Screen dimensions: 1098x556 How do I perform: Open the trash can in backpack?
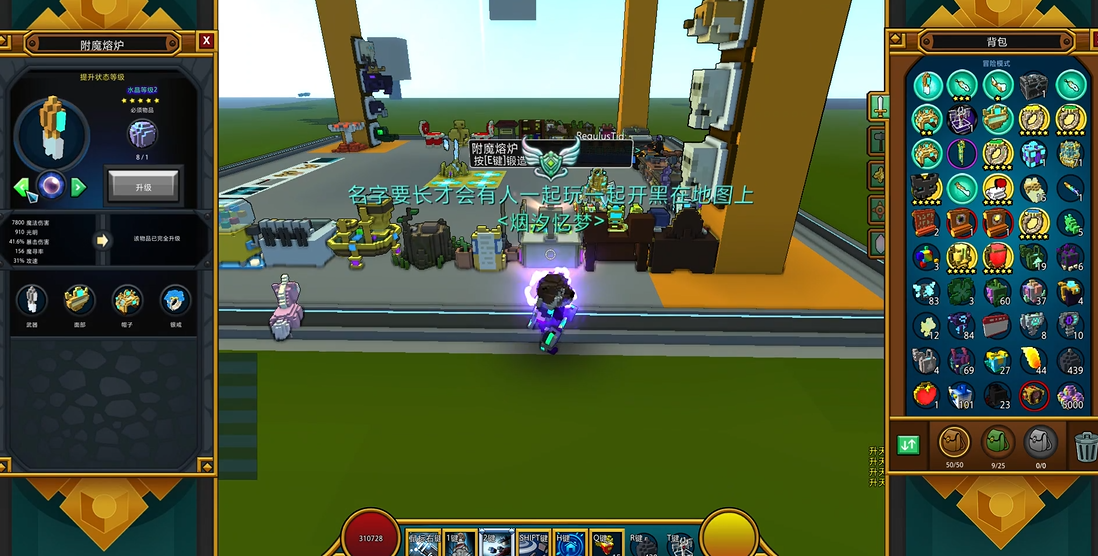1086,444
